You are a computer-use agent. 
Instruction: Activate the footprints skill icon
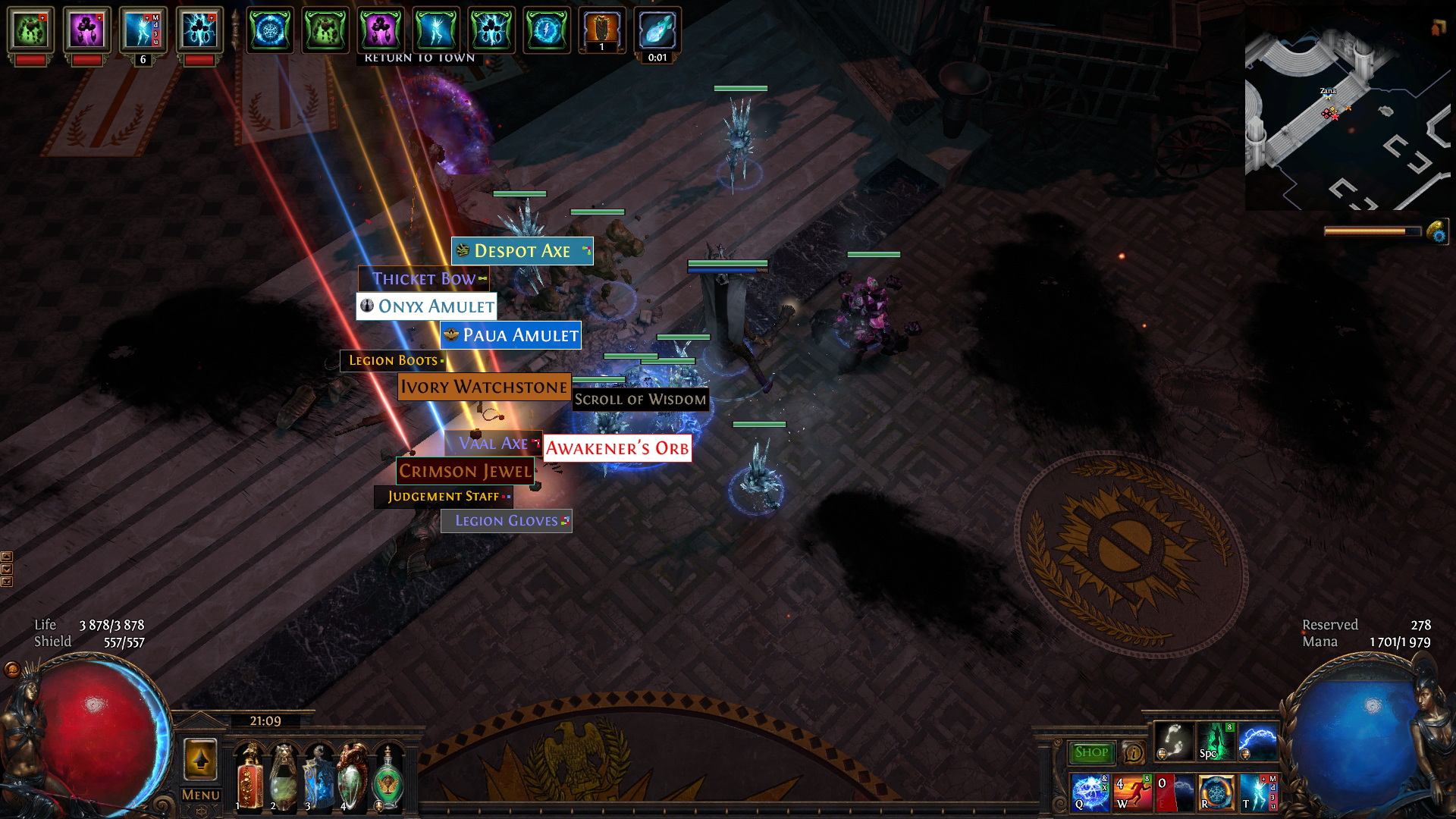tap(1173, 741)
